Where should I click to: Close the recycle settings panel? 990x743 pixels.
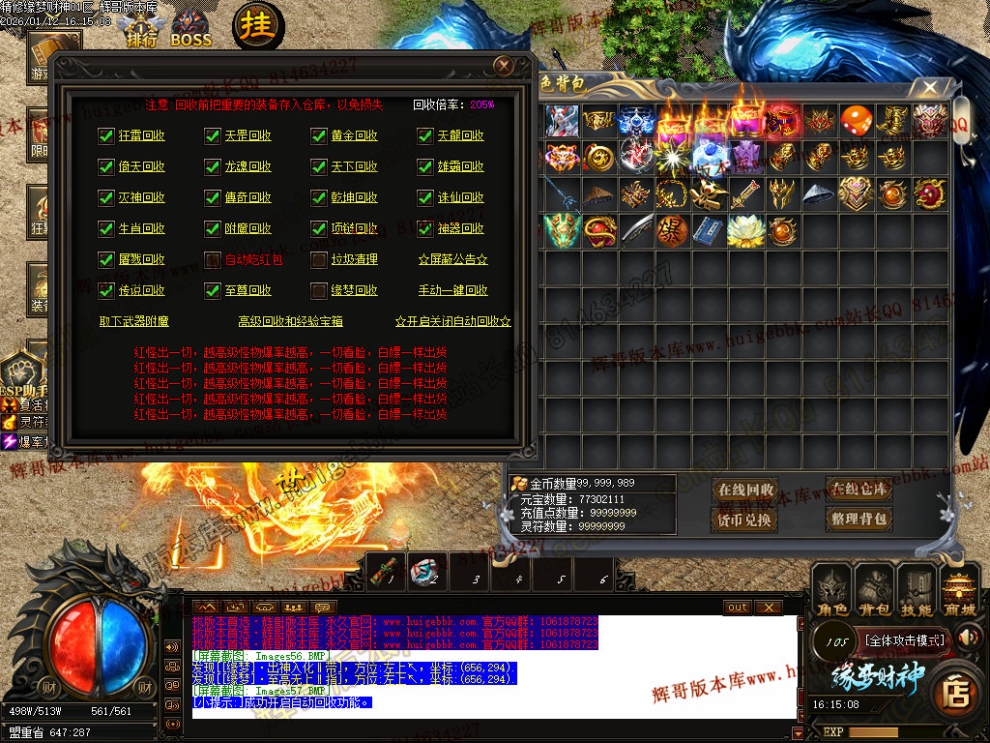pyautogui.click(x=503, y=66)
